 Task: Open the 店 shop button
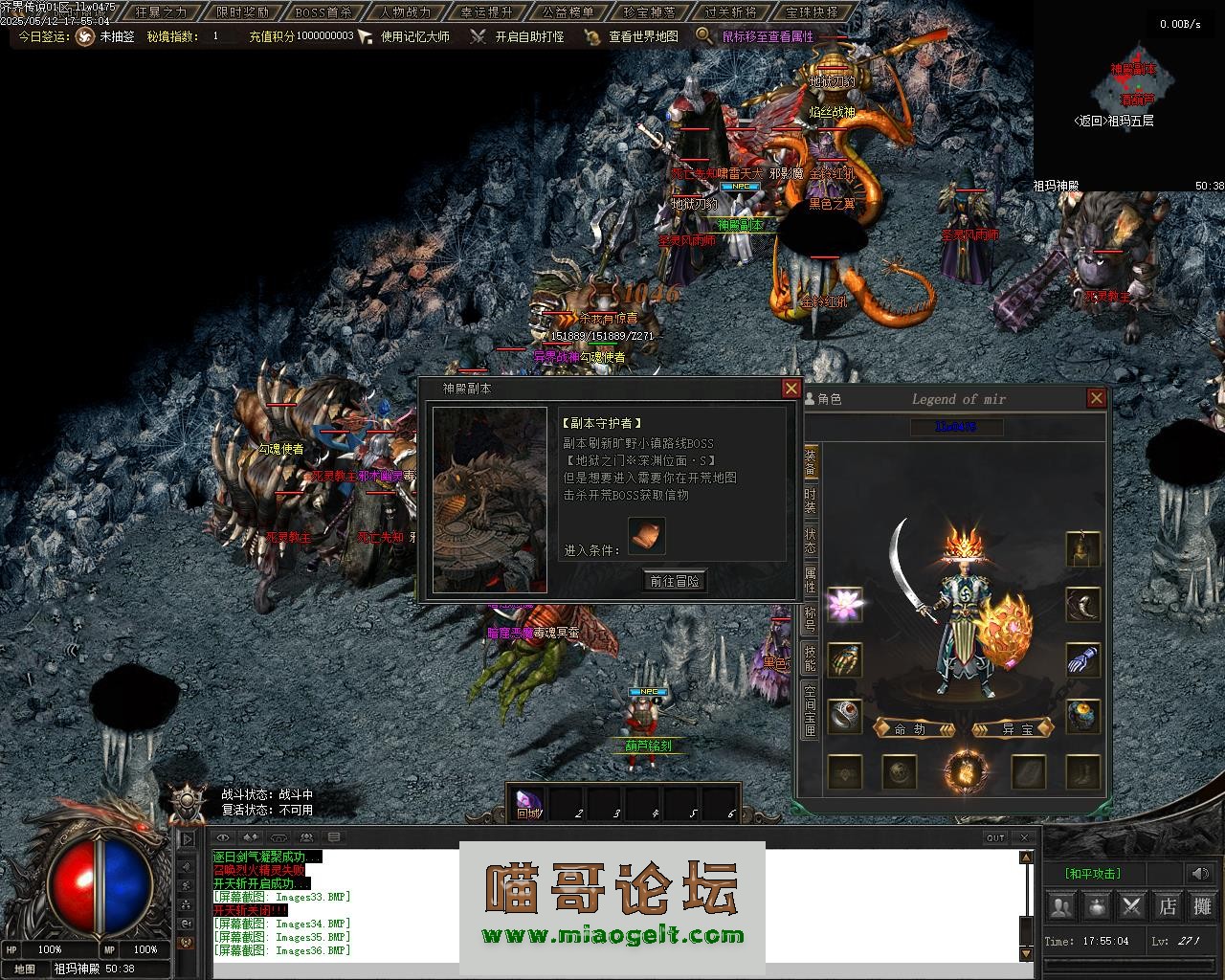coord(1168,904)
